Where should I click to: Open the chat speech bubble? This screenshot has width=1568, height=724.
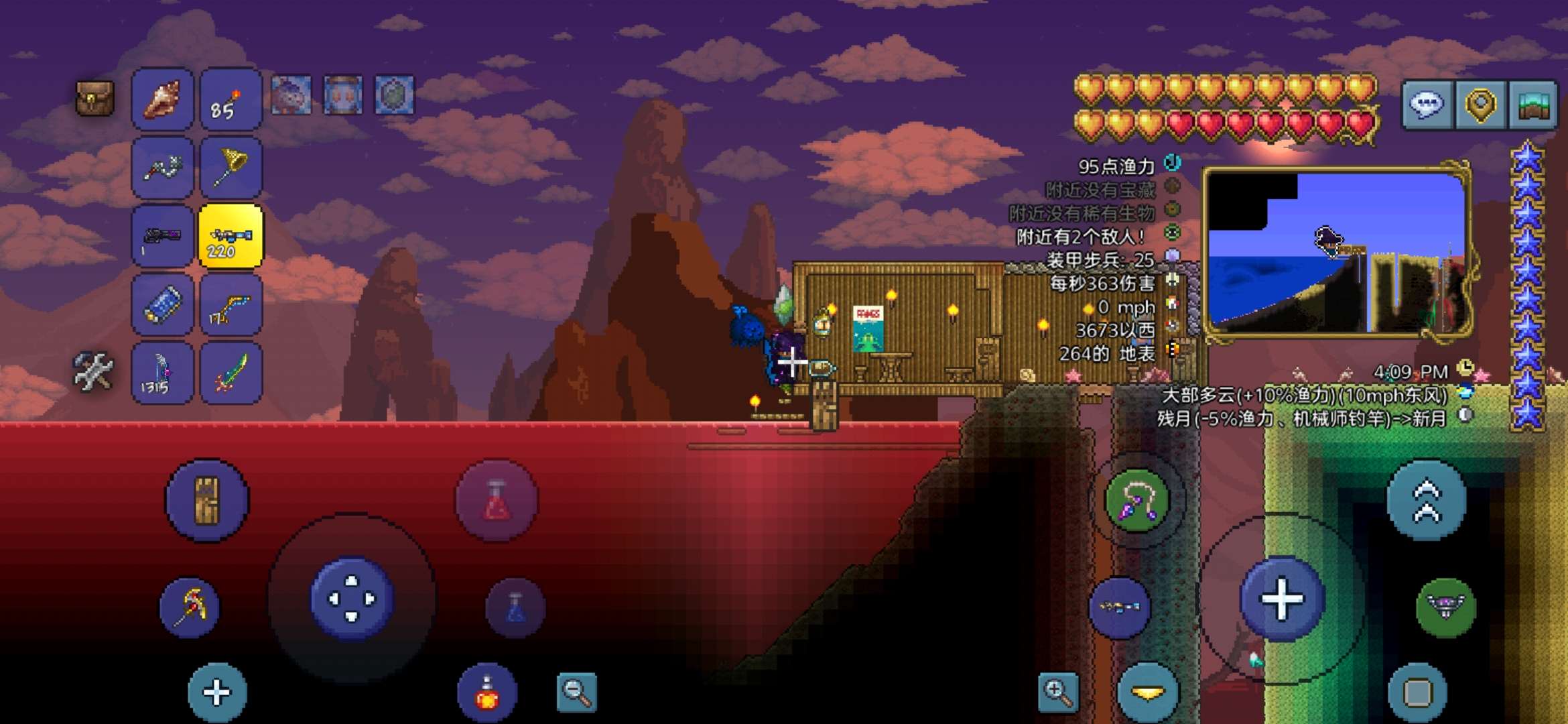tap(1427, 105)
